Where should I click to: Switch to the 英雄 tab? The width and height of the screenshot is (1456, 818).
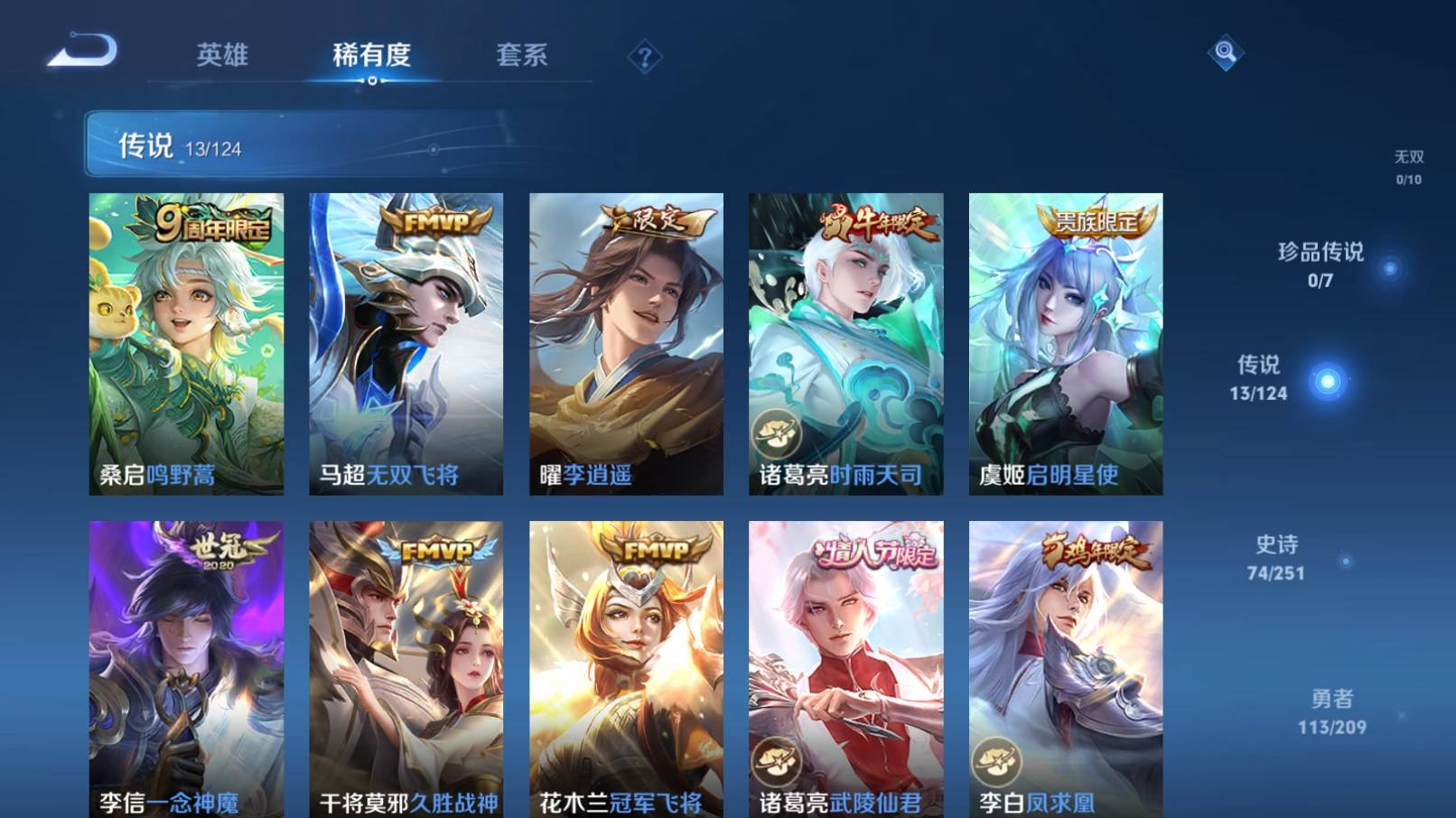223,56
